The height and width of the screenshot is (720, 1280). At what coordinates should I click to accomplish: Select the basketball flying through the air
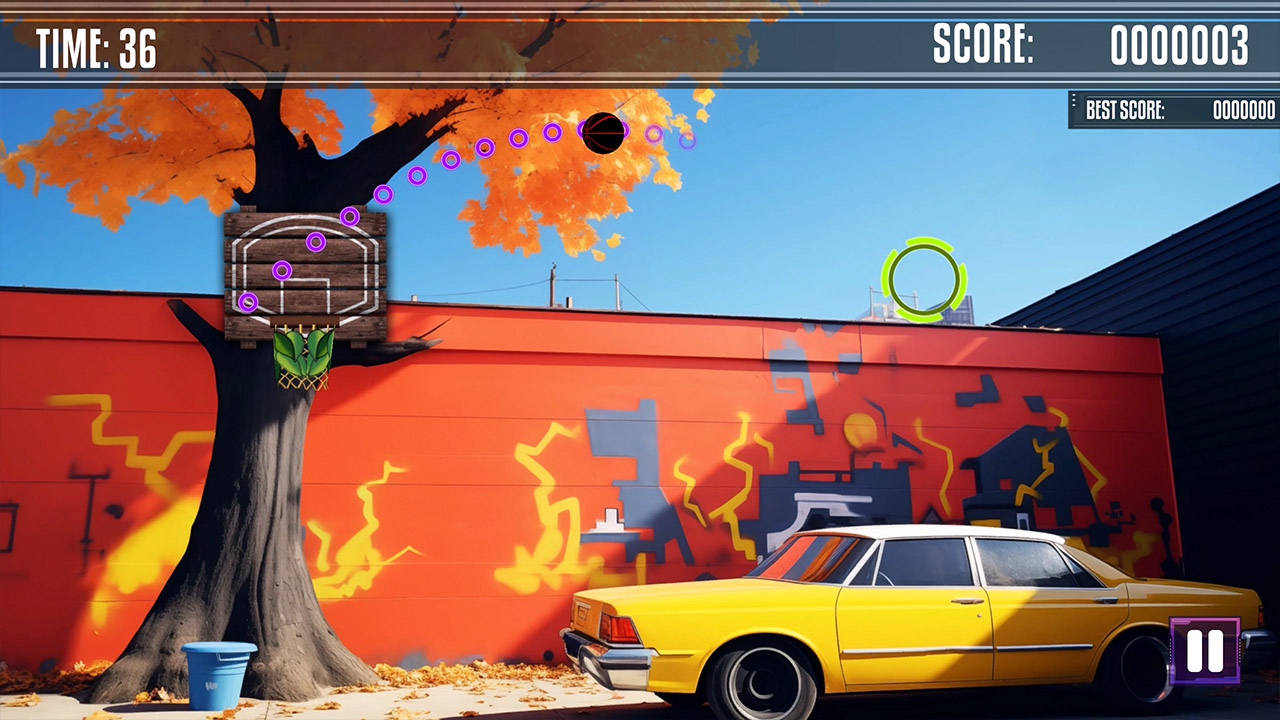click(x=604, y=131)
